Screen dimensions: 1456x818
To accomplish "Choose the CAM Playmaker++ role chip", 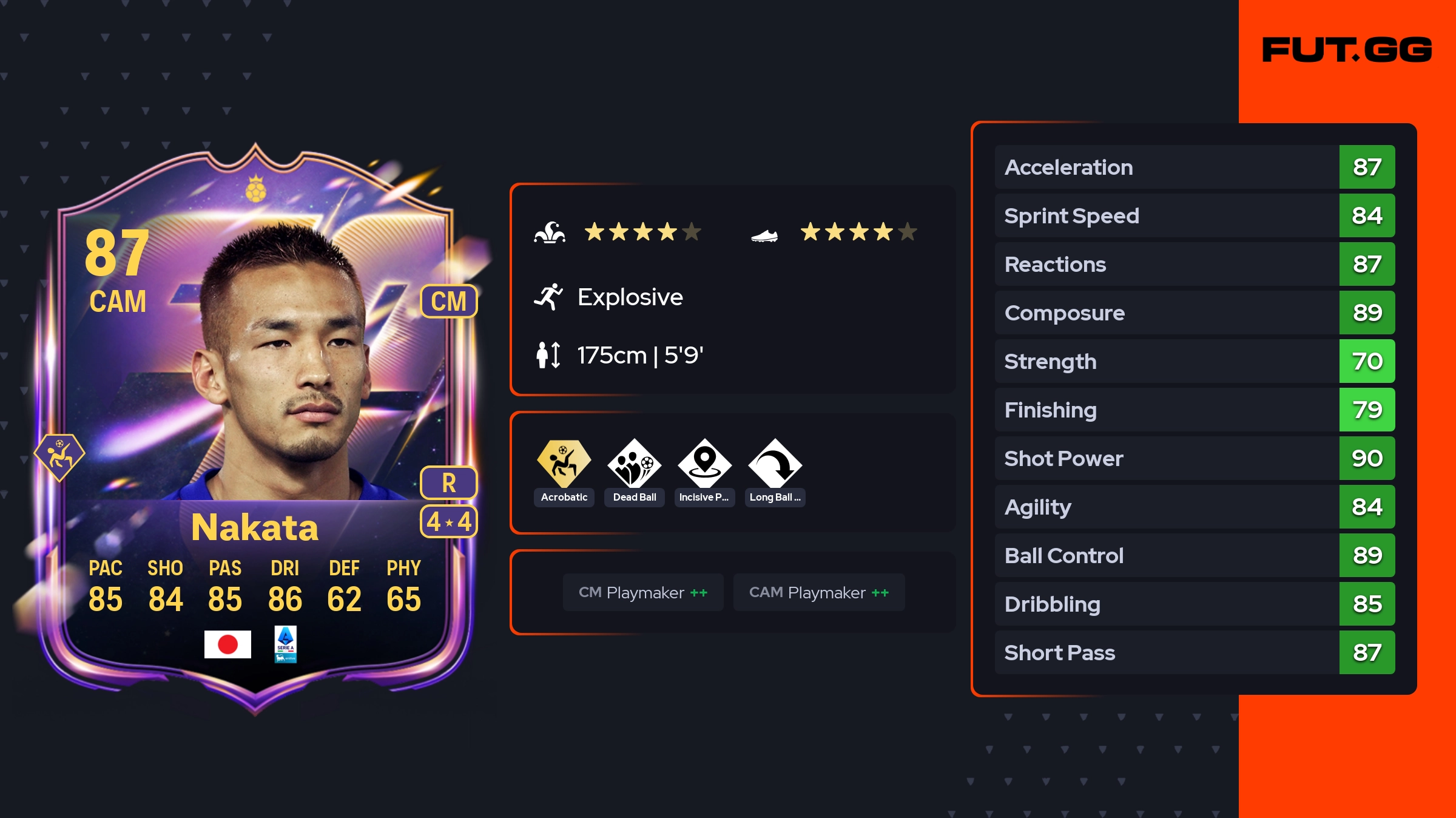I will (819, 592).
